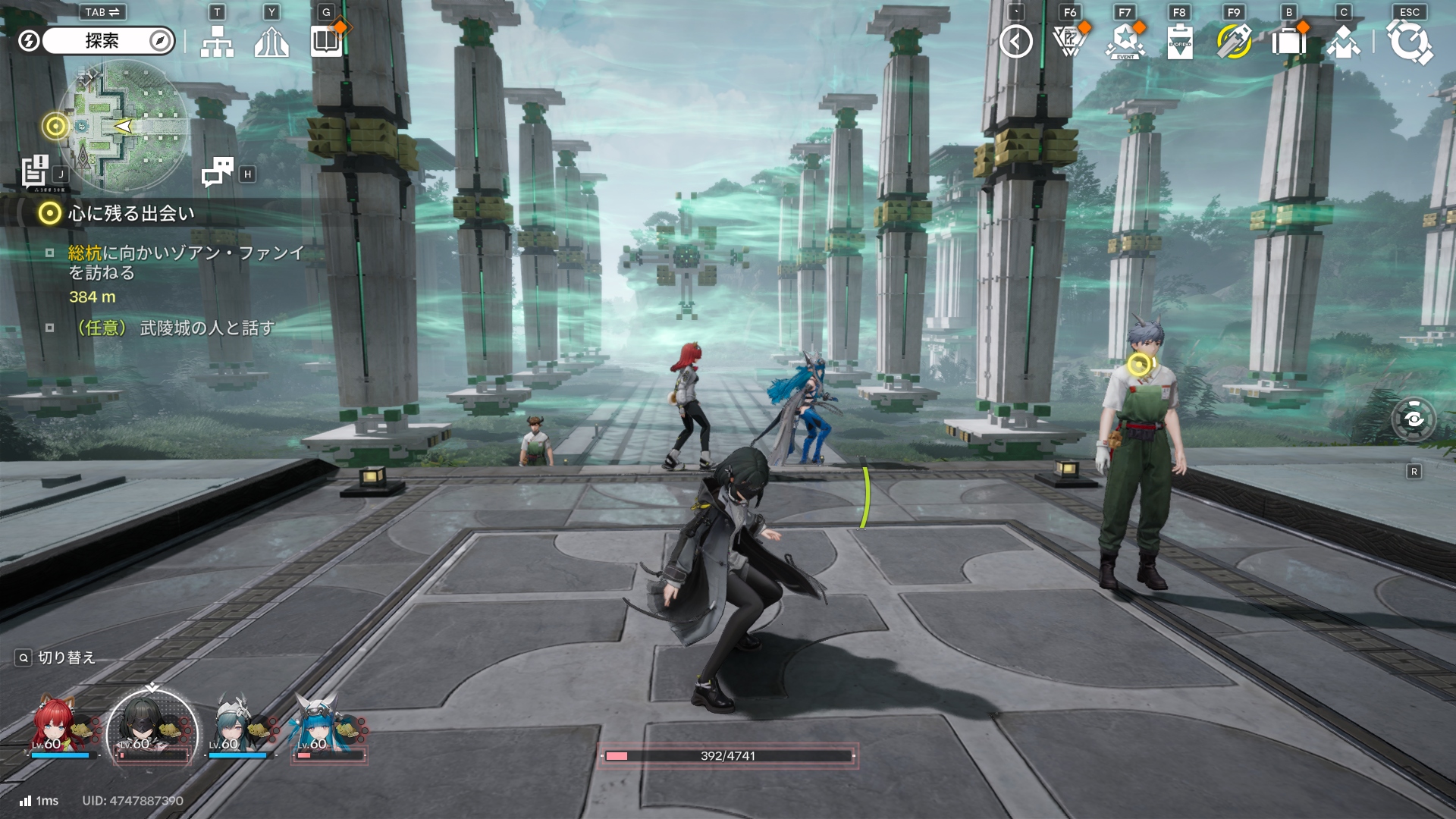The image size is (1456, 819).
Task: Open the mission log document icon
Action: tap(35, 171)
